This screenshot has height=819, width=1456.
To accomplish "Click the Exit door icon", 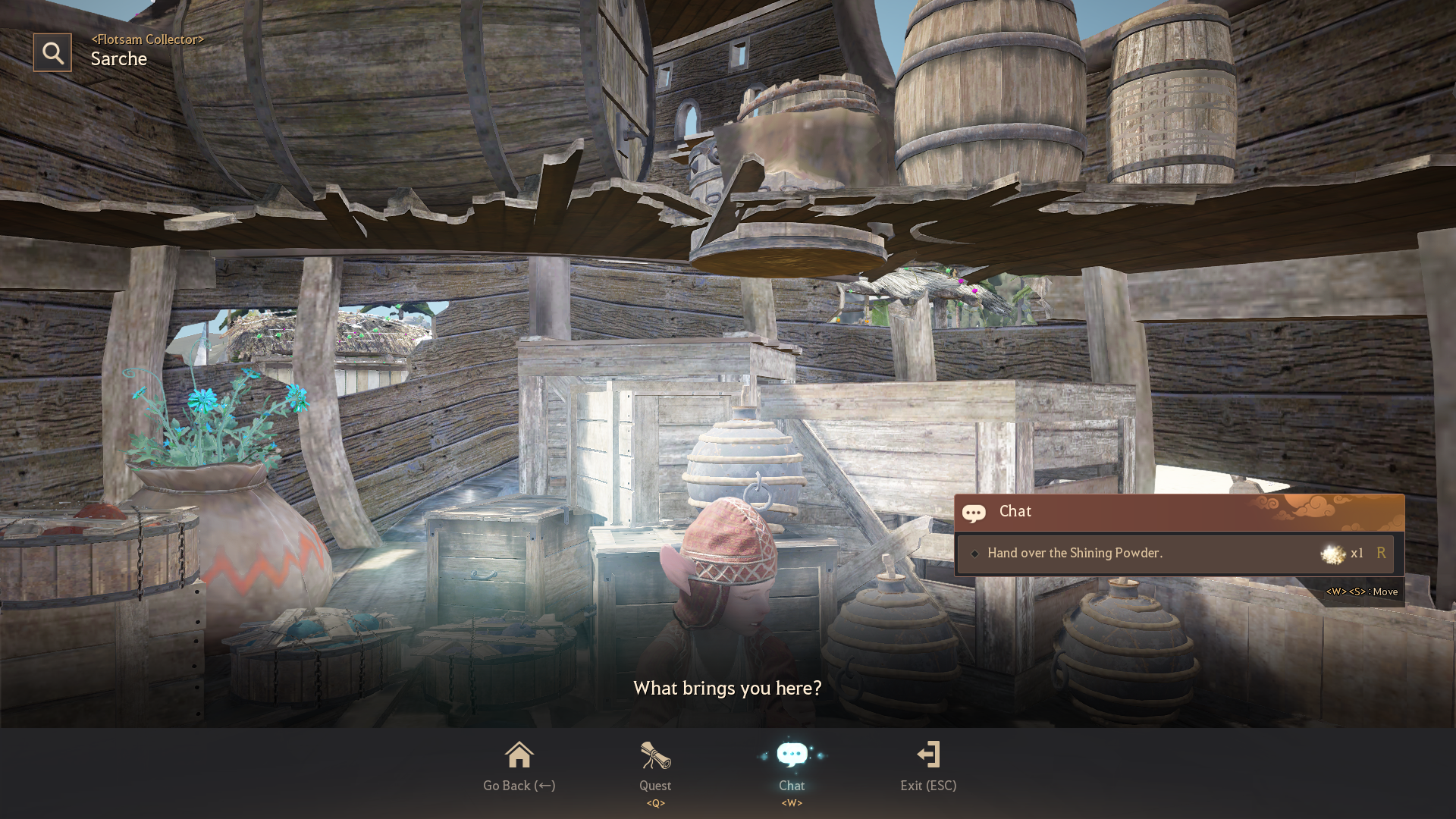I will (x=928, y=755).
